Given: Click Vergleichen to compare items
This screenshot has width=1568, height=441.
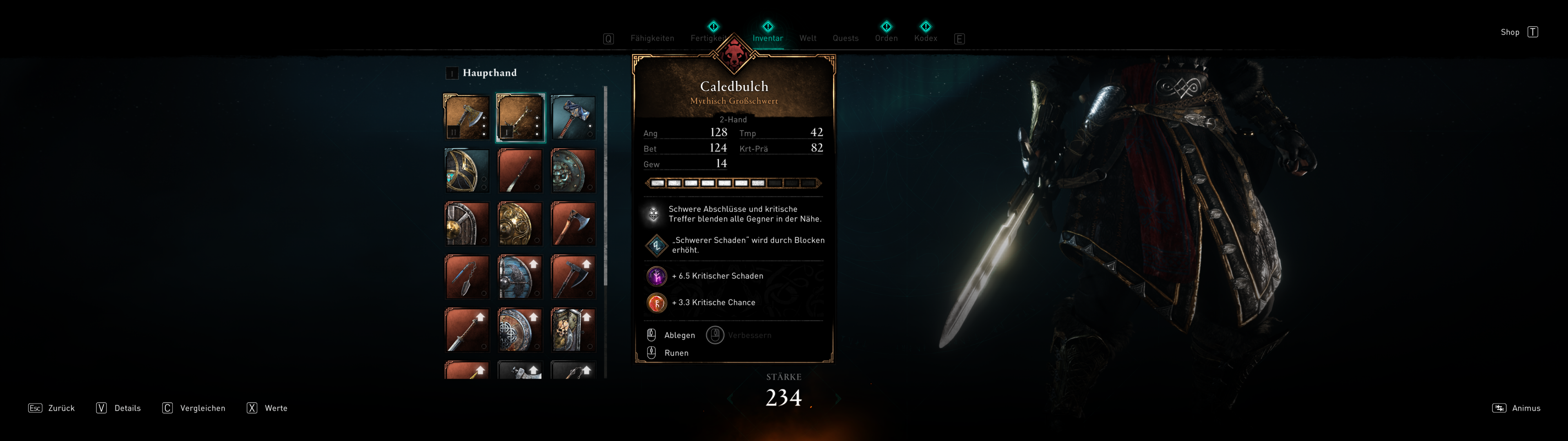Looking at the screenshot, I should pos(201,408).
